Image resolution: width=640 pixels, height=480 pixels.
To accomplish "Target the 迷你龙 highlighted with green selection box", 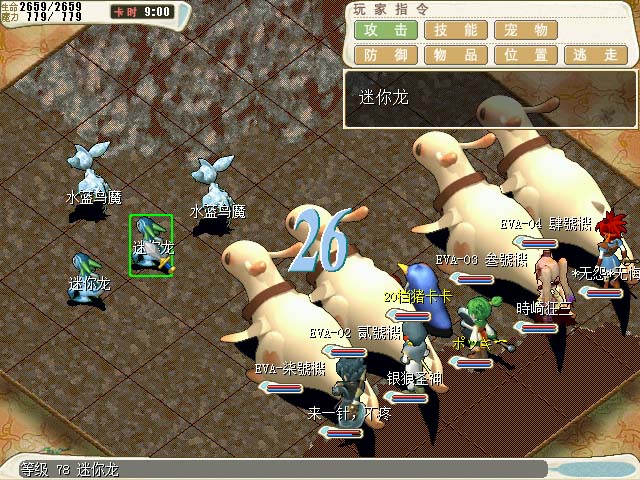I will [151, 245].
